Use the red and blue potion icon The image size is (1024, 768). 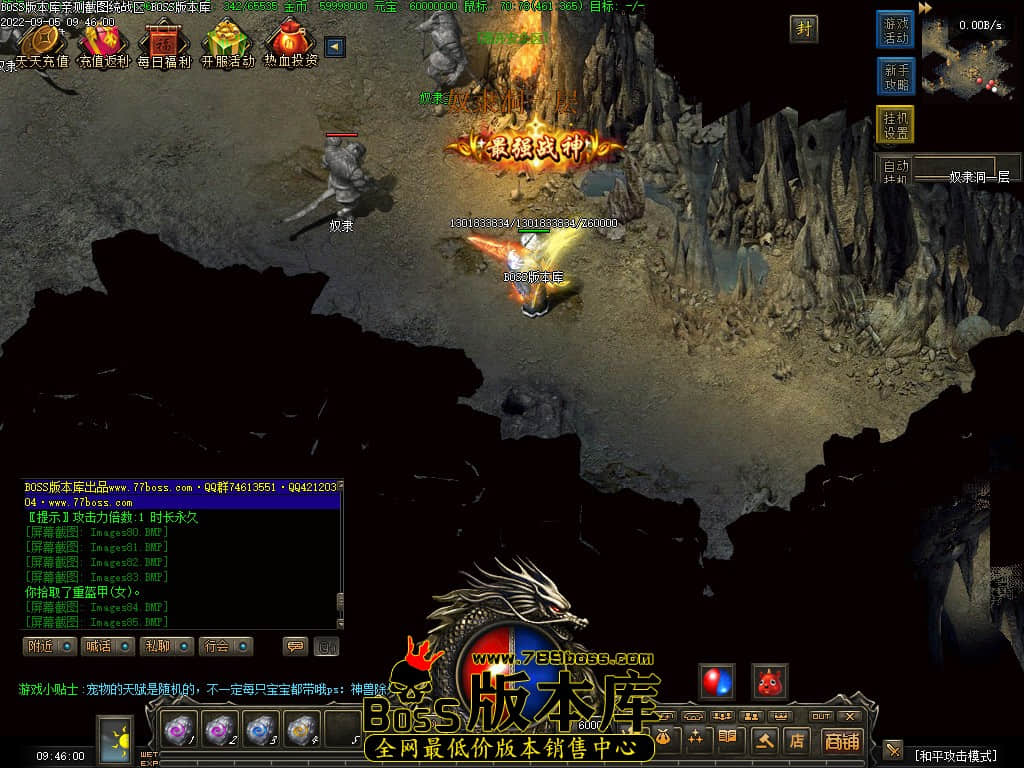[717, 681]
